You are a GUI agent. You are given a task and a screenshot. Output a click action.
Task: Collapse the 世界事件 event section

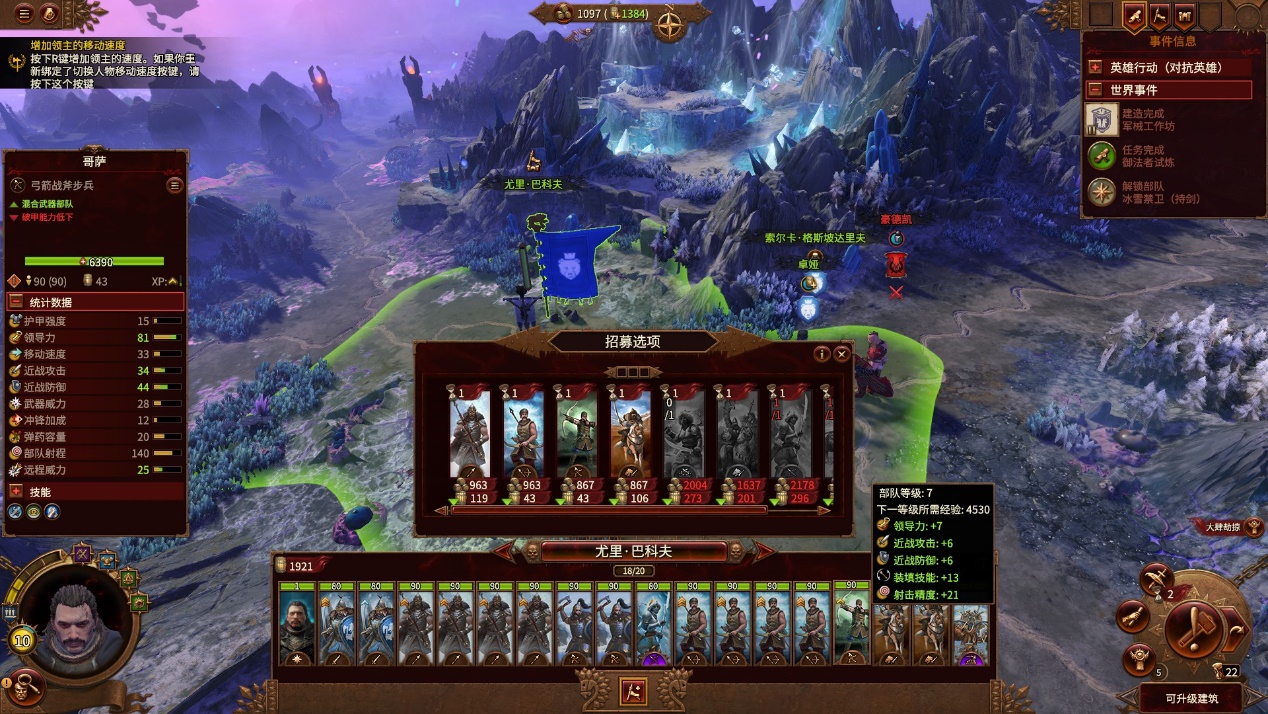[x=1096, y=90]
